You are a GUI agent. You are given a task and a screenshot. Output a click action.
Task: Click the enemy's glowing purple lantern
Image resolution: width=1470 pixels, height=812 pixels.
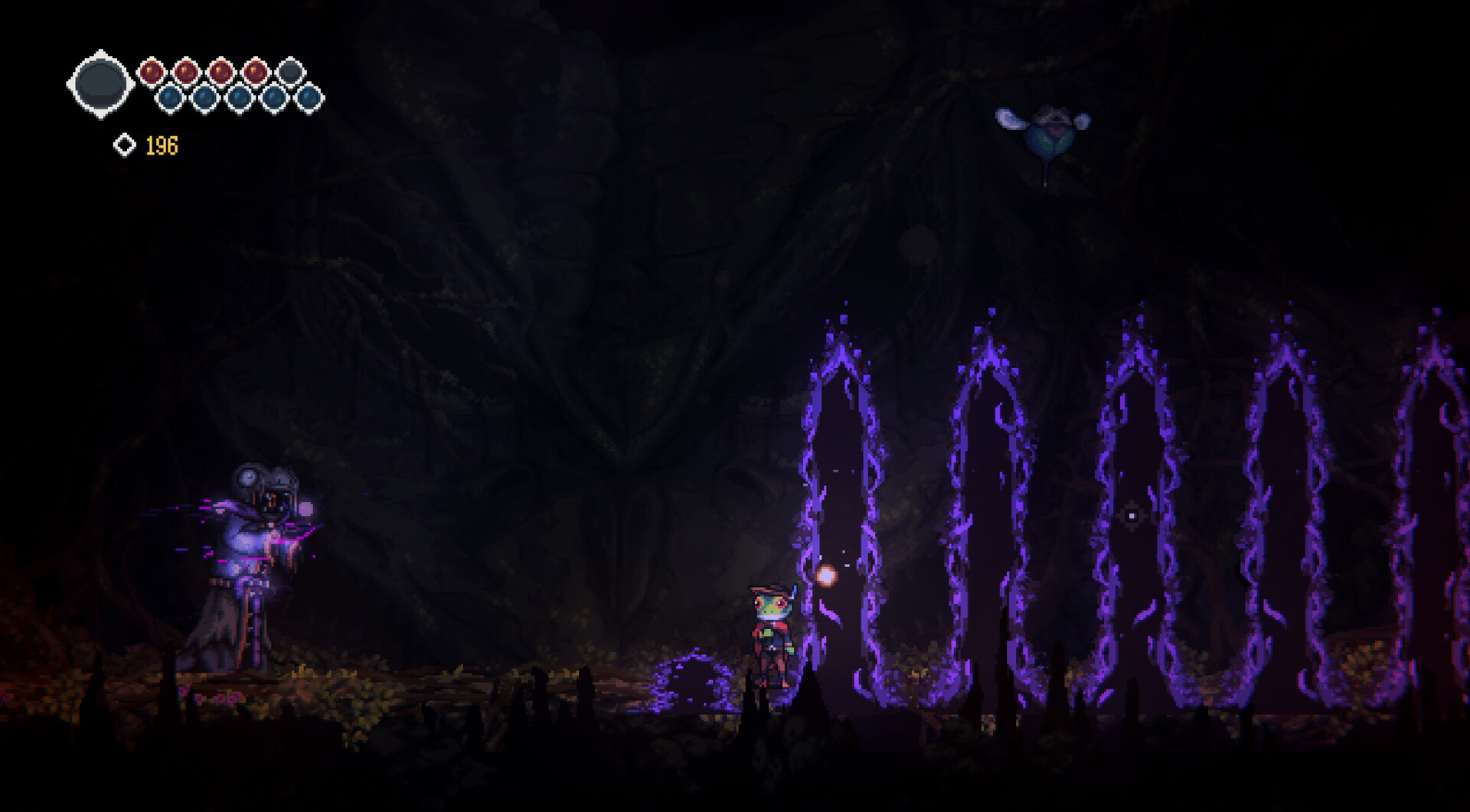(x=305, y=509)
